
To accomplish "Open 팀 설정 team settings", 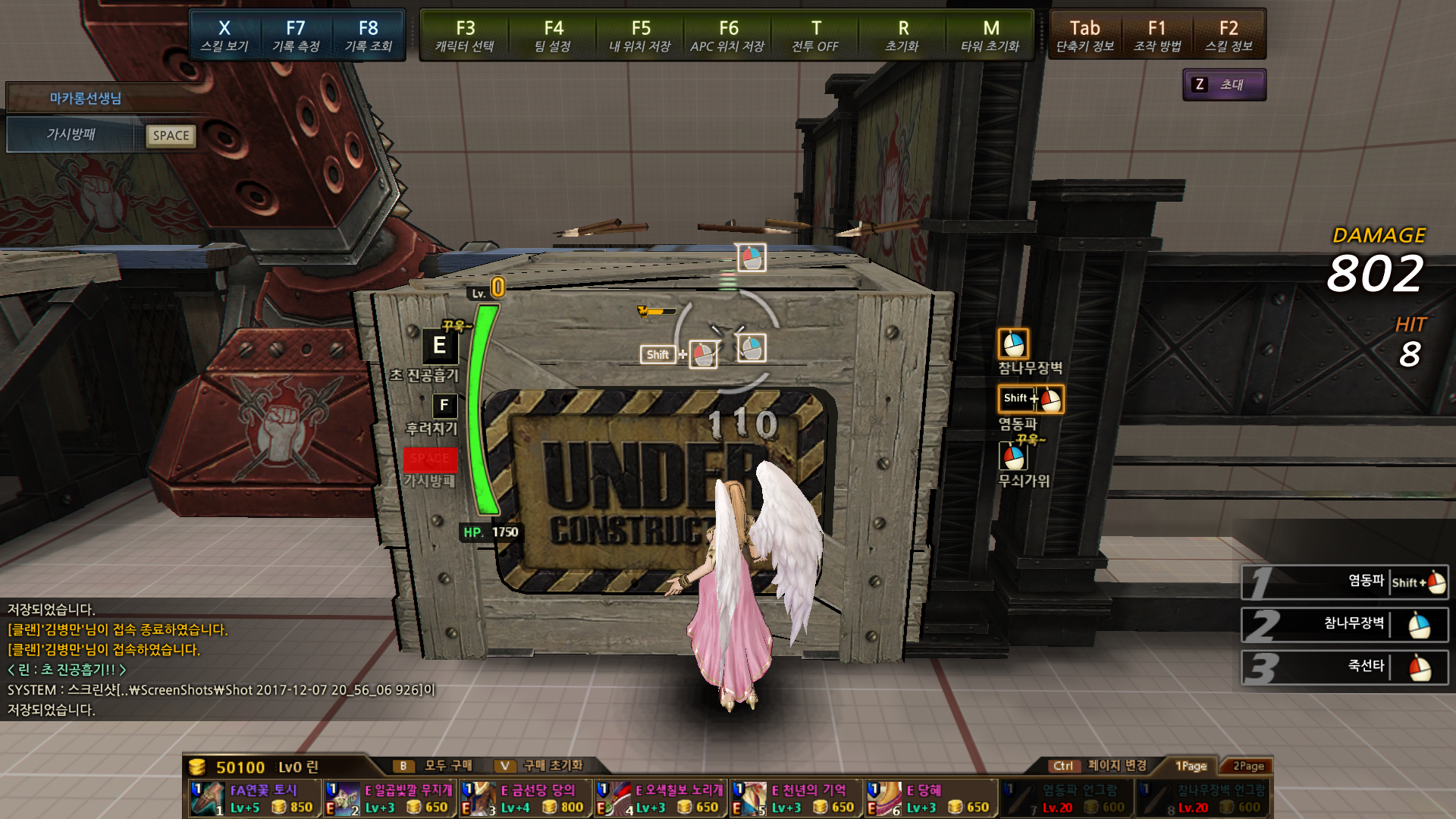I will click(553, 36).
